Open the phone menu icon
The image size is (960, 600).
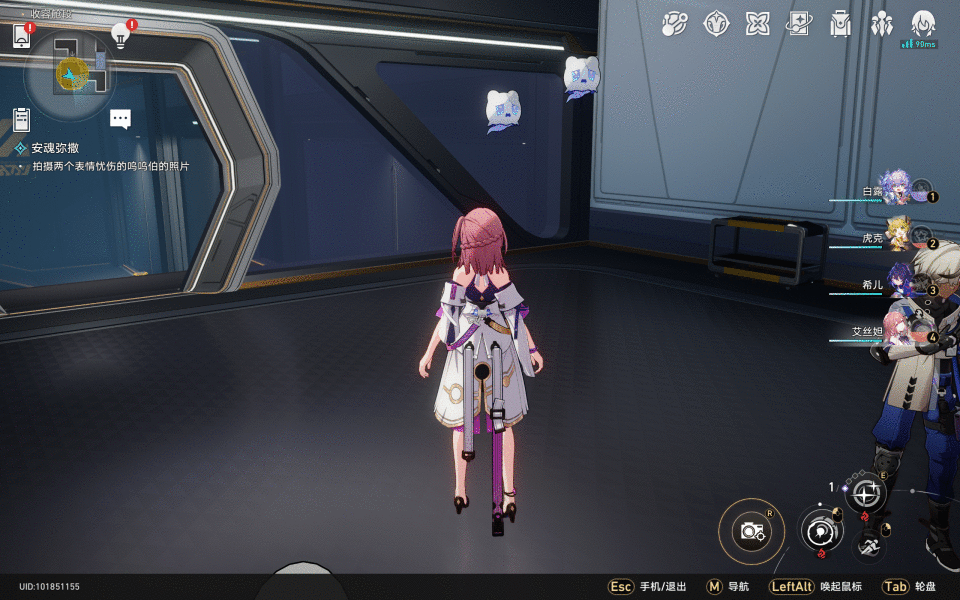(22, 37)
